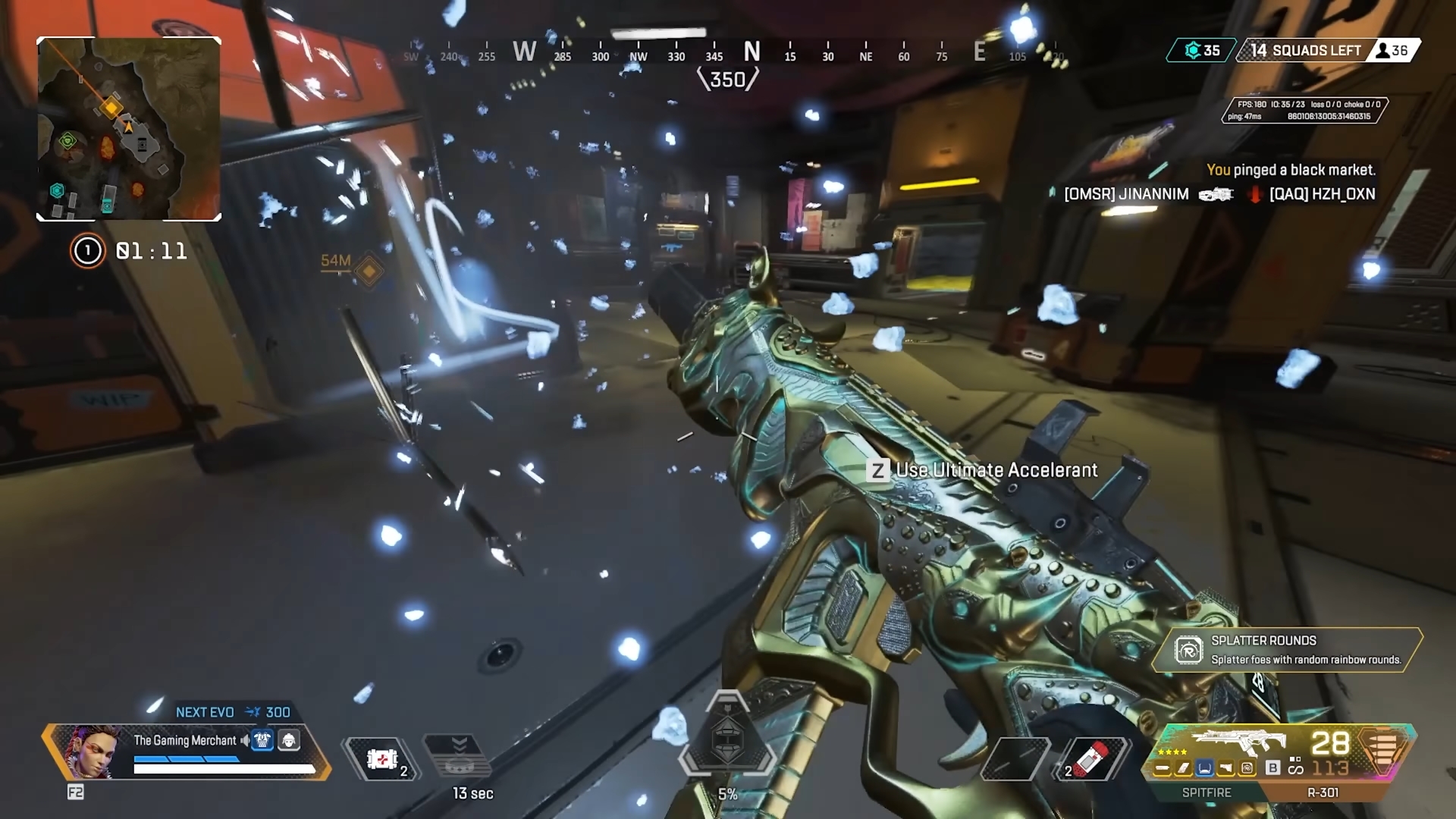Viewport: 1456px width, 819px height.
Task: Switch to the R-301 weapon tab
Action: tap(1323, 792)
